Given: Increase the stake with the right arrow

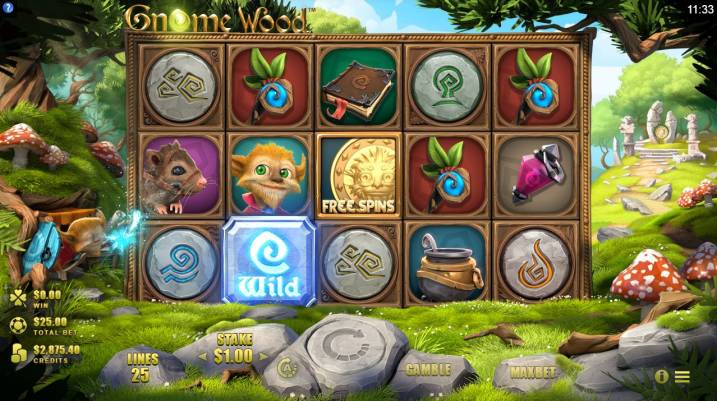Looking at the screenshot, I should tap(263, 354).
